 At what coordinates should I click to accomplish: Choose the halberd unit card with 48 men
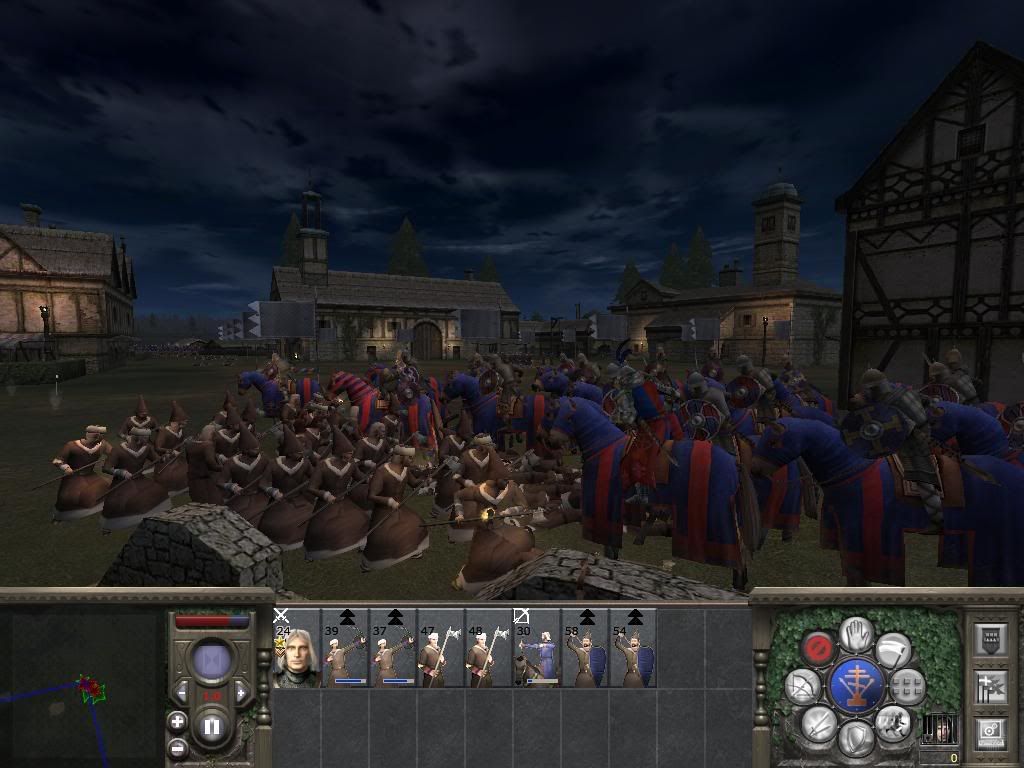coord(489,648)
